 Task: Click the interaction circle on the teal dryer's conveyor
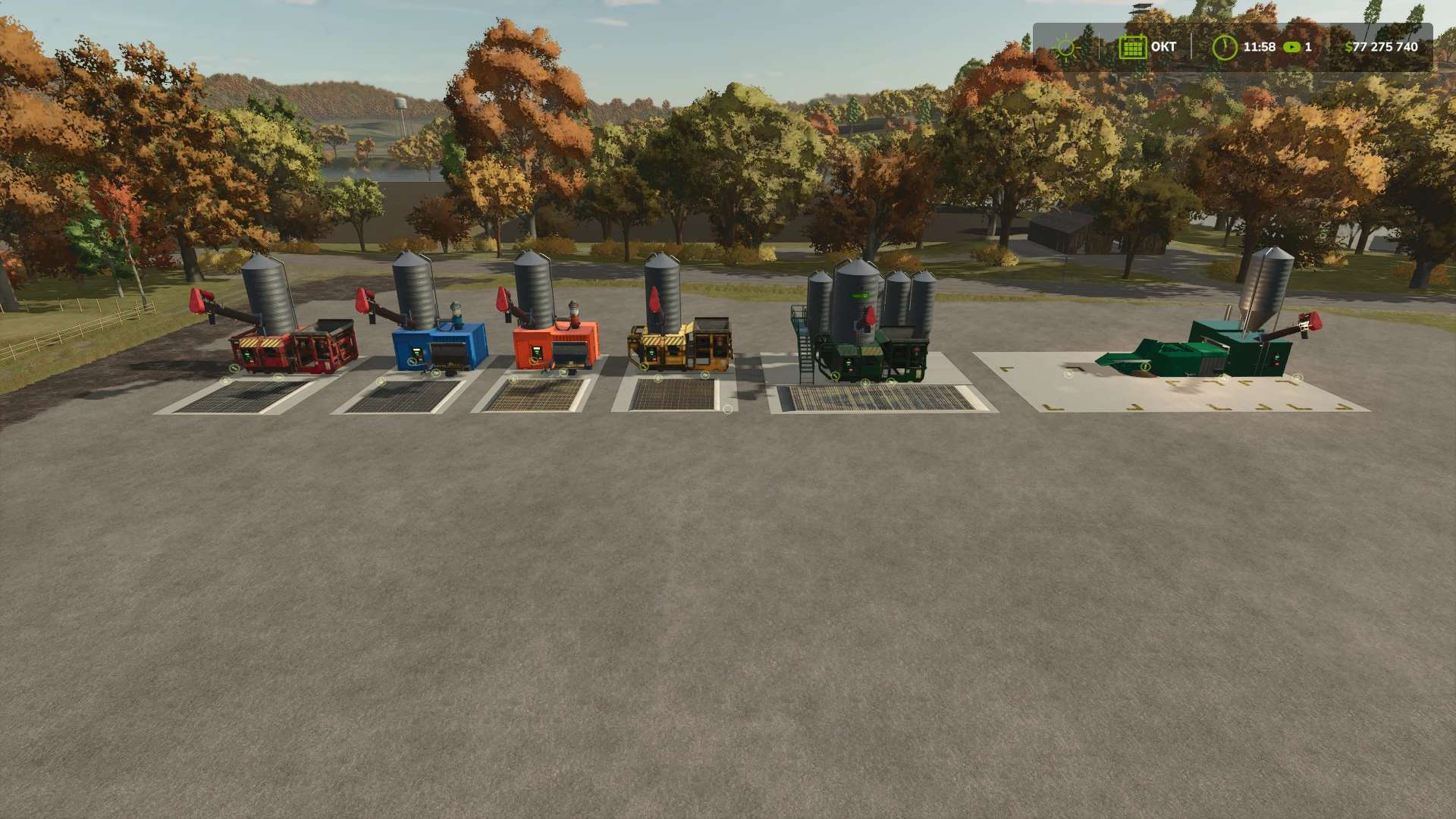(1145, 366)
